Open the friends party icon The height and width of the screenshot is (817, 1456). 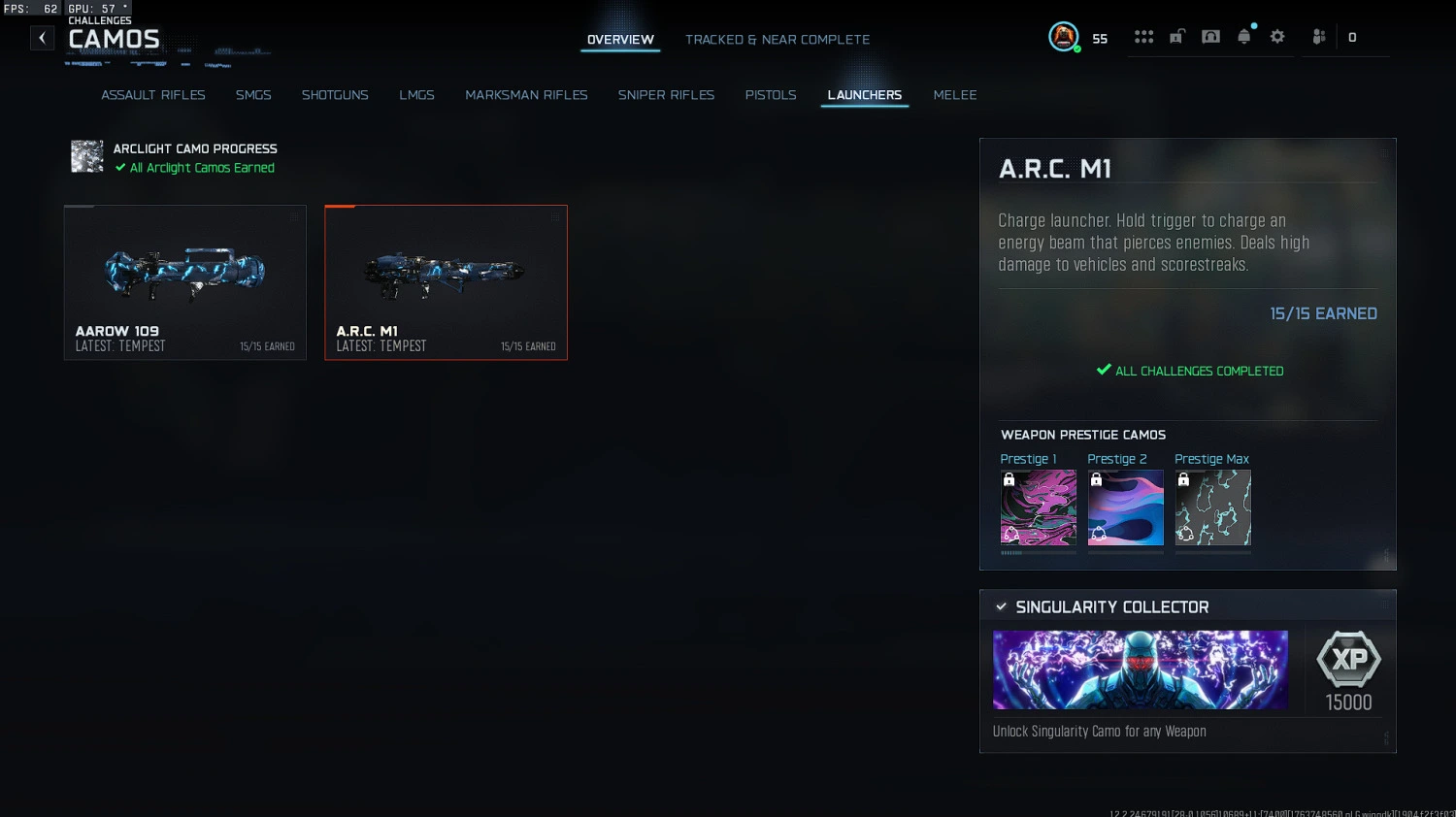(1318, 36)
